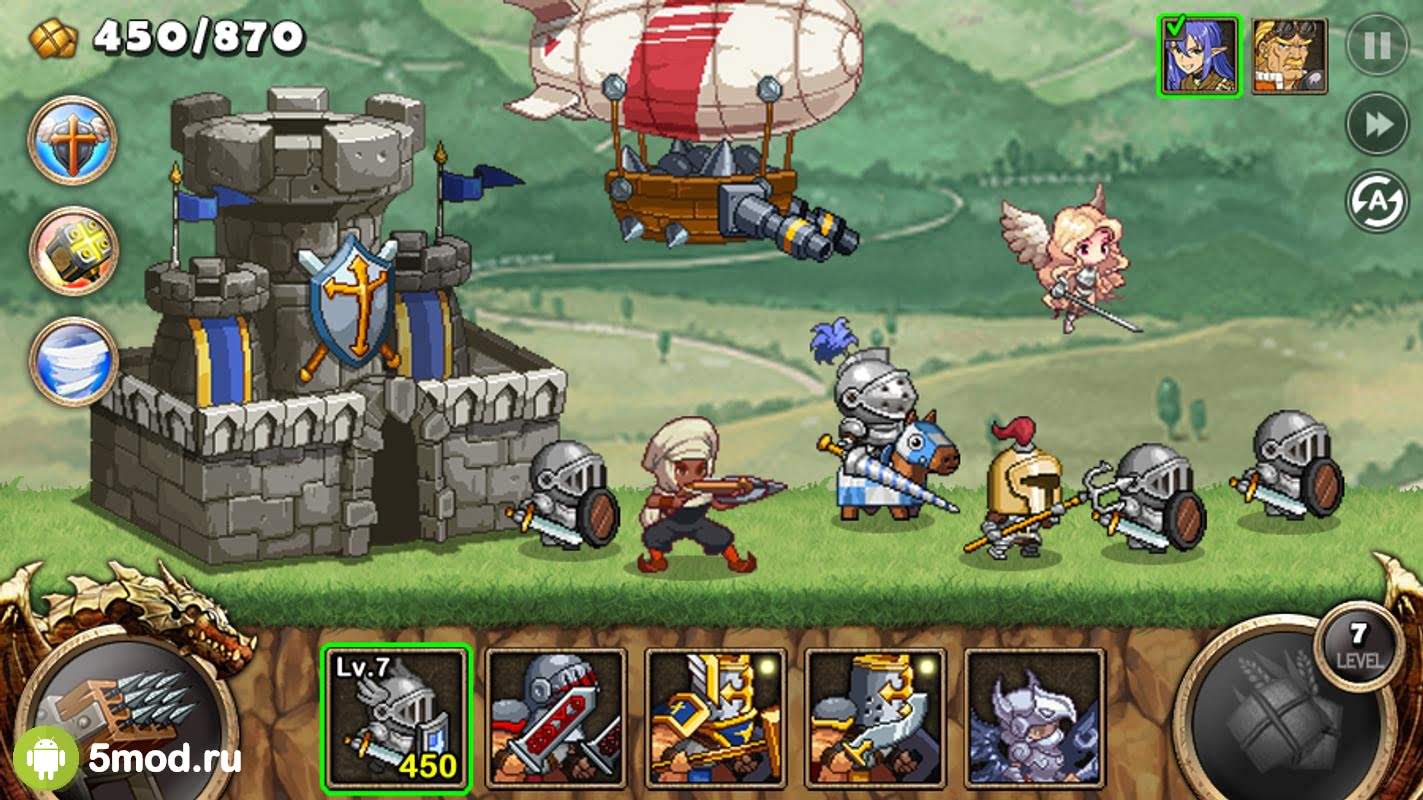Viewport: 1423px width, 800px height.
Task: Summon the Lv.7 knight costing 450
Action: [396, 717]
